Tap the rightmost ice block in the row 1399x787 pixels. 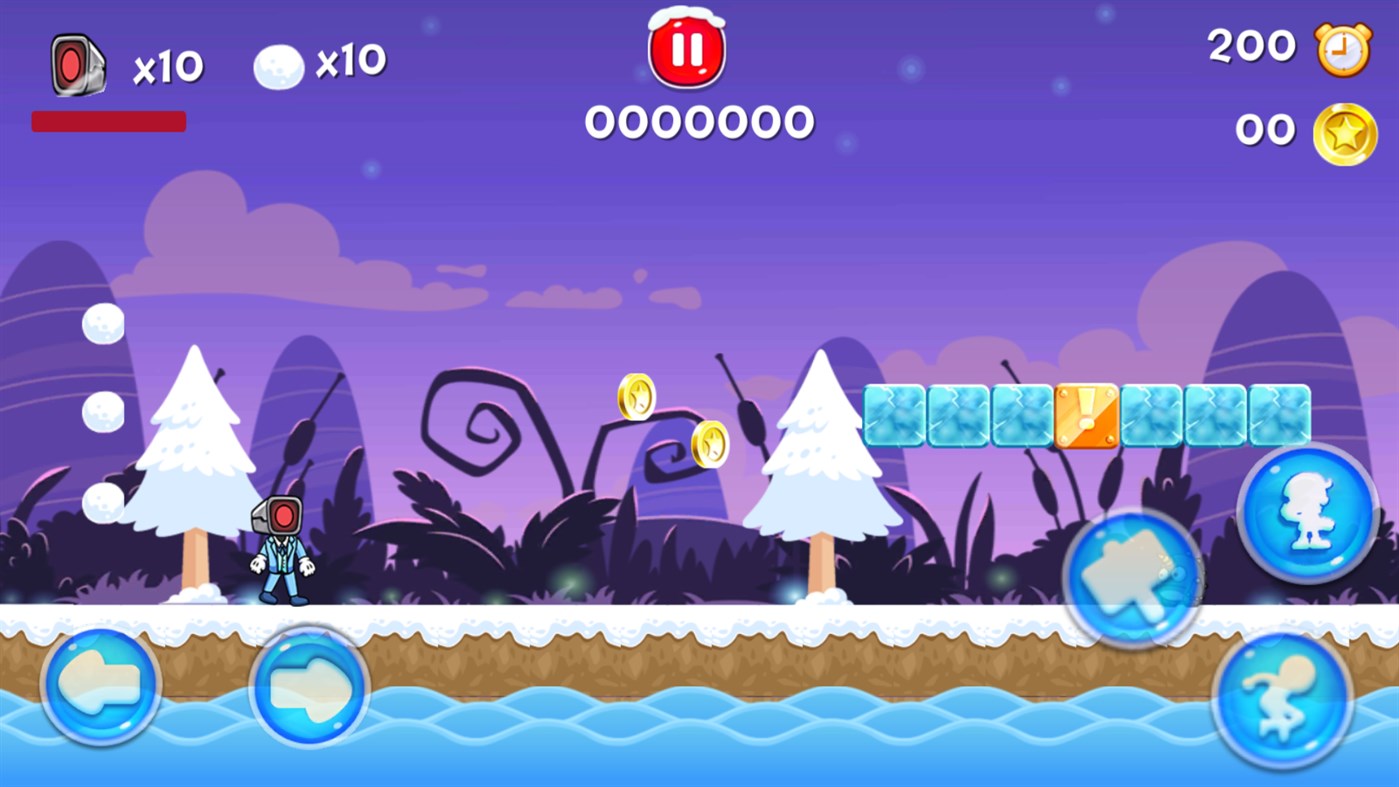click(1279, 414)
